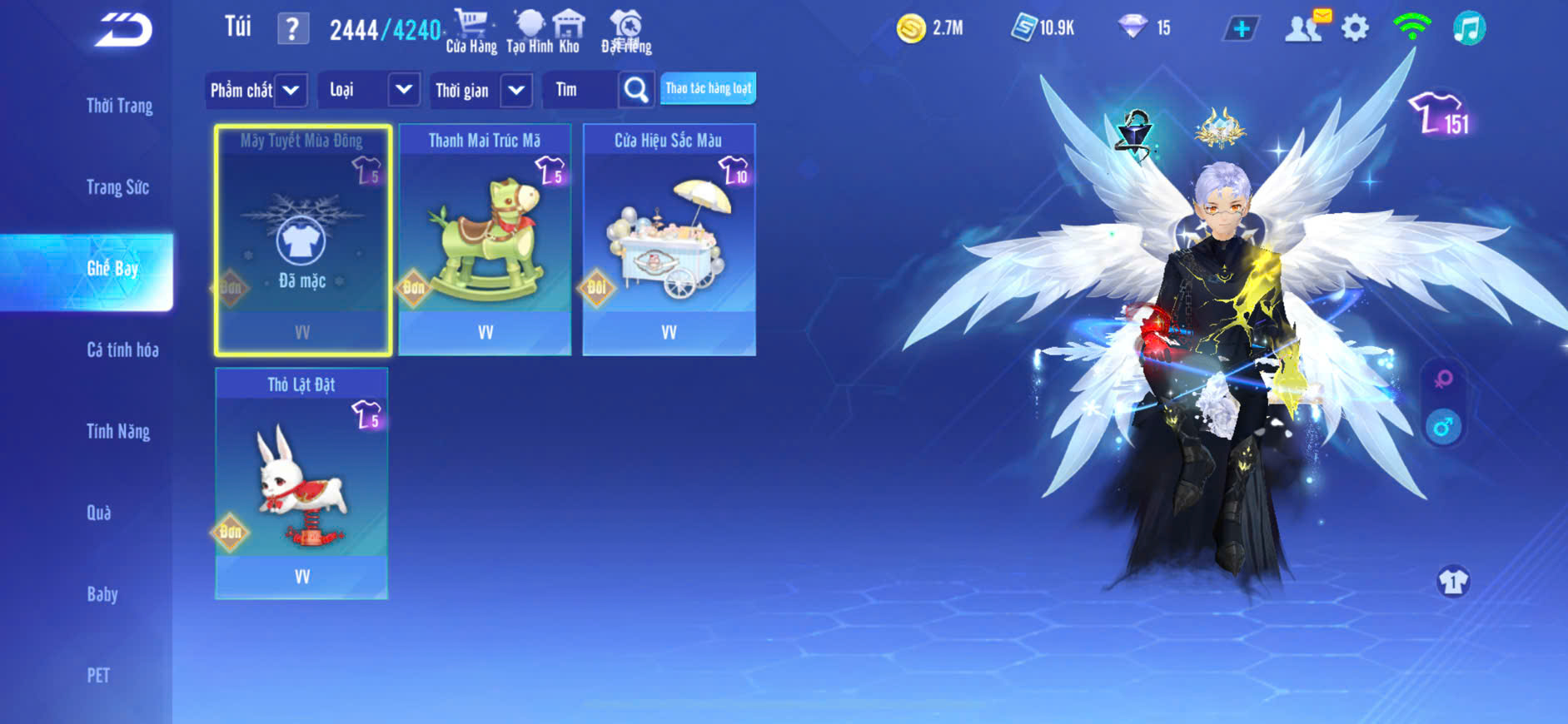The width and height of the screenshot is (1568, 724).
Task: Click the magnifying glass search button
Action: (636, 90)
